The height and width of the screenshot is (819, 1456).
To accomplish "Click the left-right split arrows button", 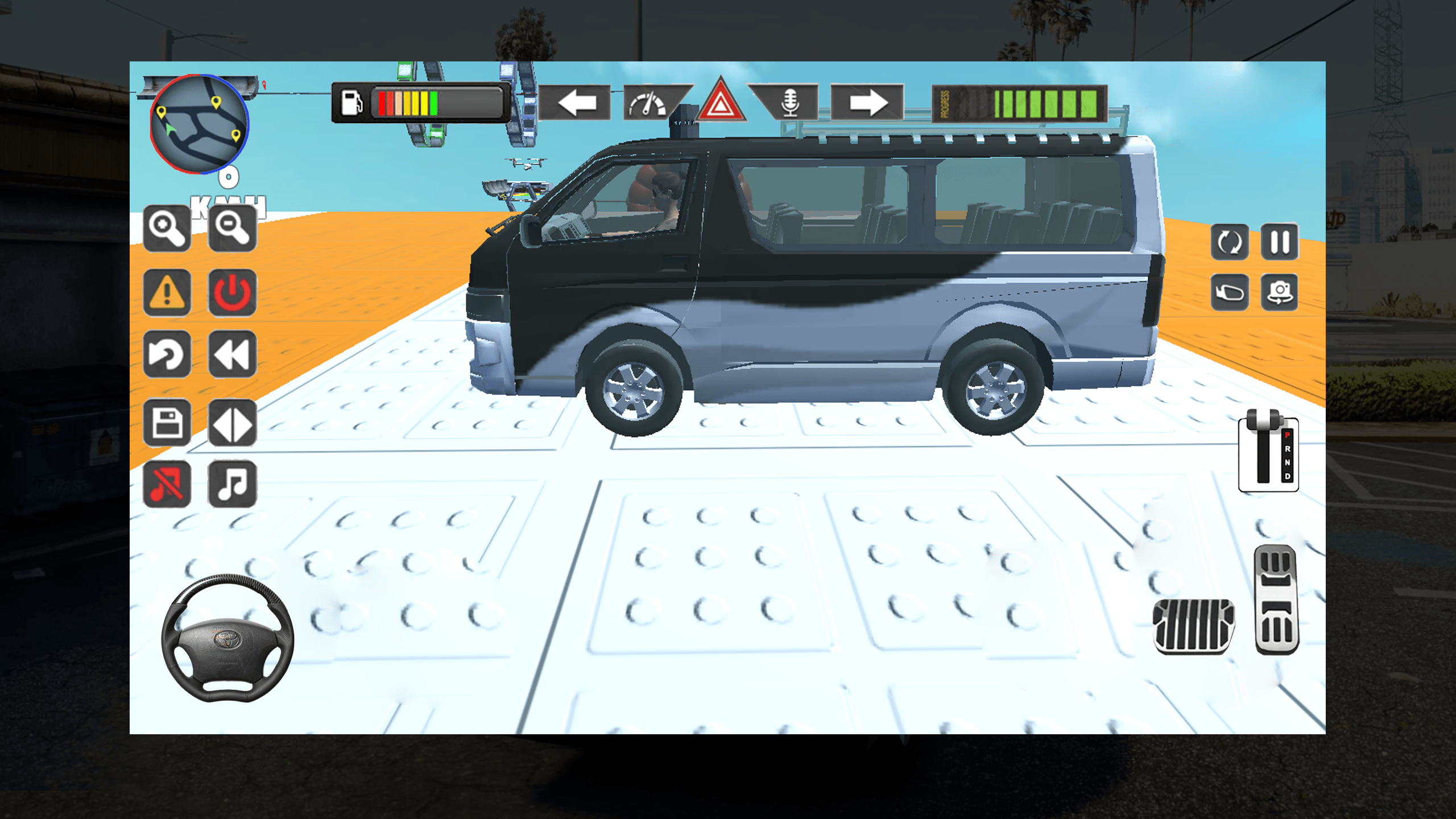I will point(232,423).
